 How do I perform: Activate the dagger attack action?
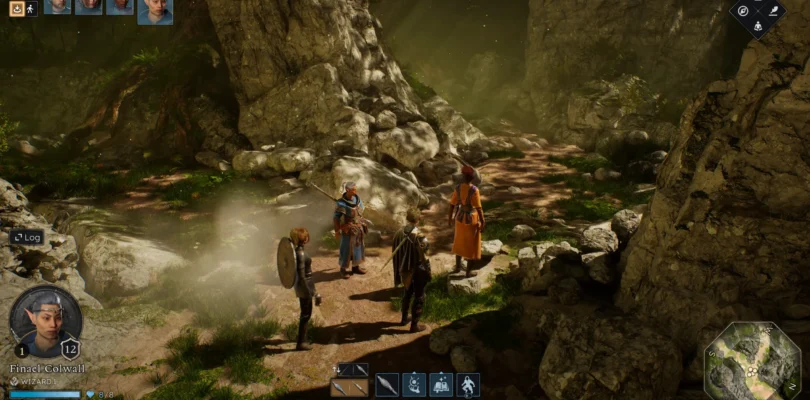(387, 385)
